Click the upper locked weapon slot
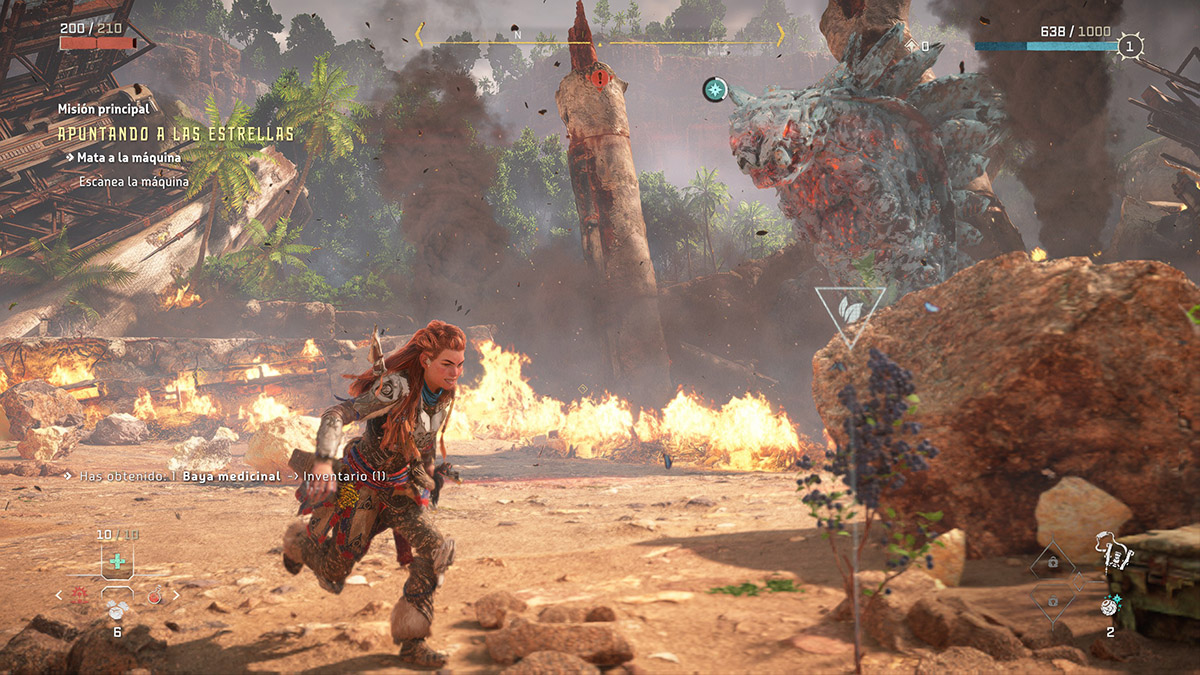Screen dimensions: 1200x675 tap(1053, 562)
